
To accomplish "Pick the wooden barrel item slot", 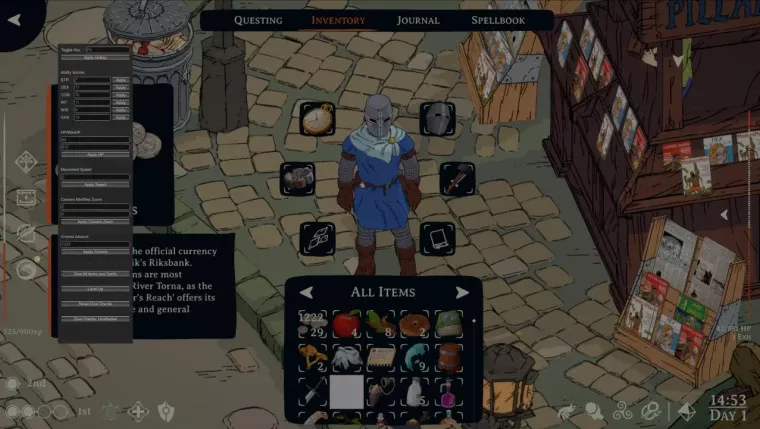I will 450,357.
